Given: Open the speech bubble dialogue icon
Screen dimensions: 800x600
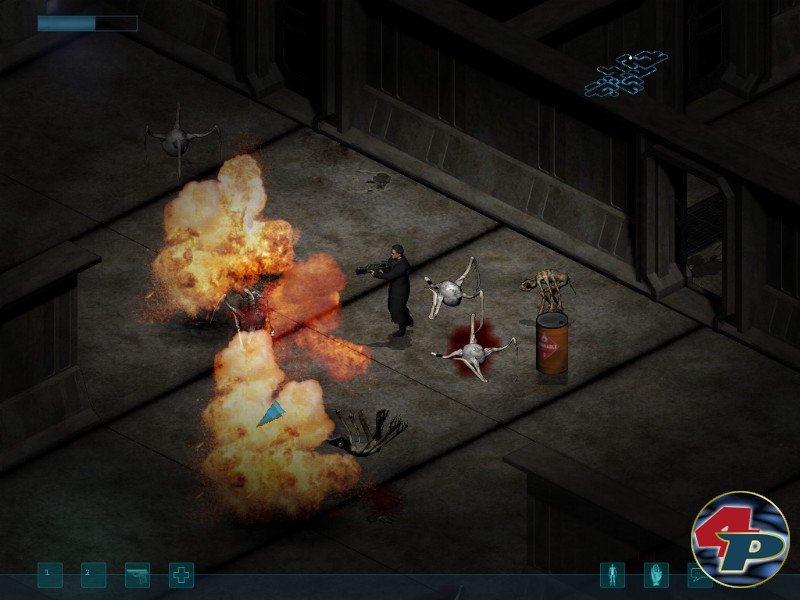Looking at the screenshot, I should click(699, 575).
